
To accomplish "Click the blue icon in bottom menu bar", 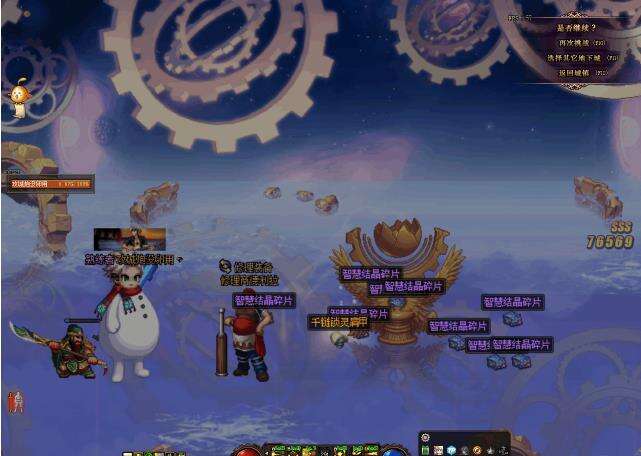I will [x=451, y=449].
